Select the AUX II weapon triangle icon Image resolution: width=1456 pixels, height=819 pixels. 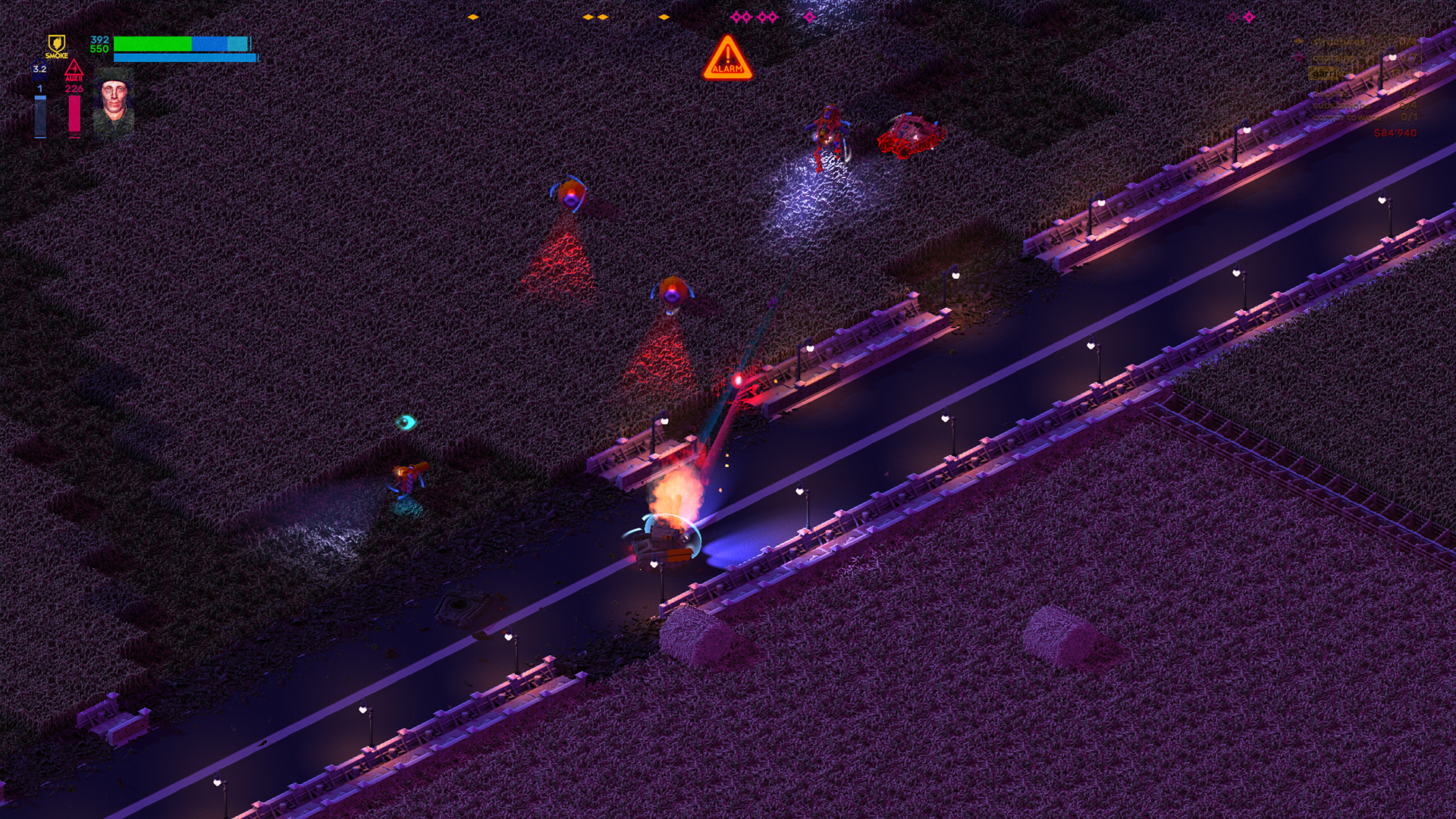coord(74,68)
